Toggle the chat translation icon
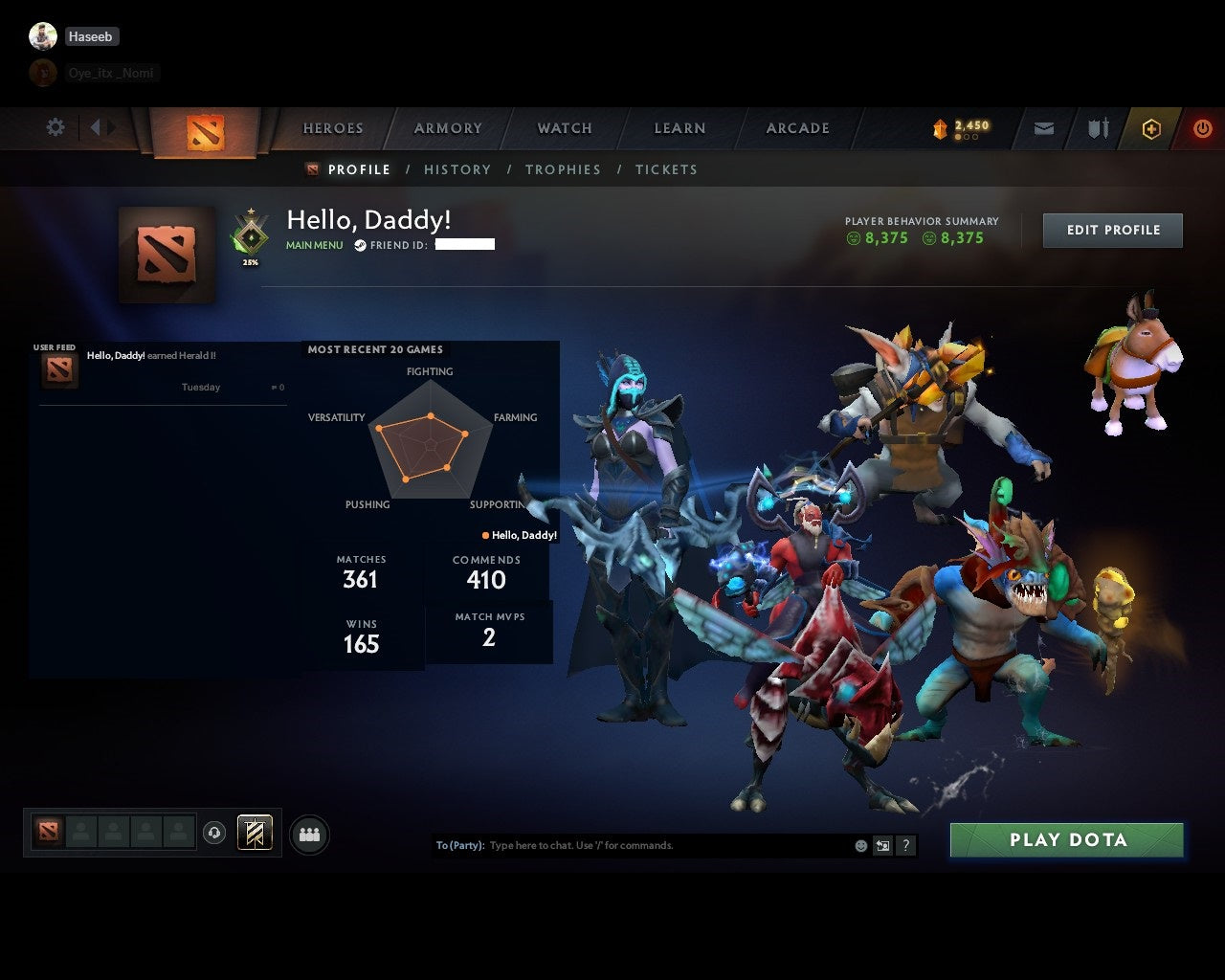This screenshot has width=1225, height=980. pos(882,846)
